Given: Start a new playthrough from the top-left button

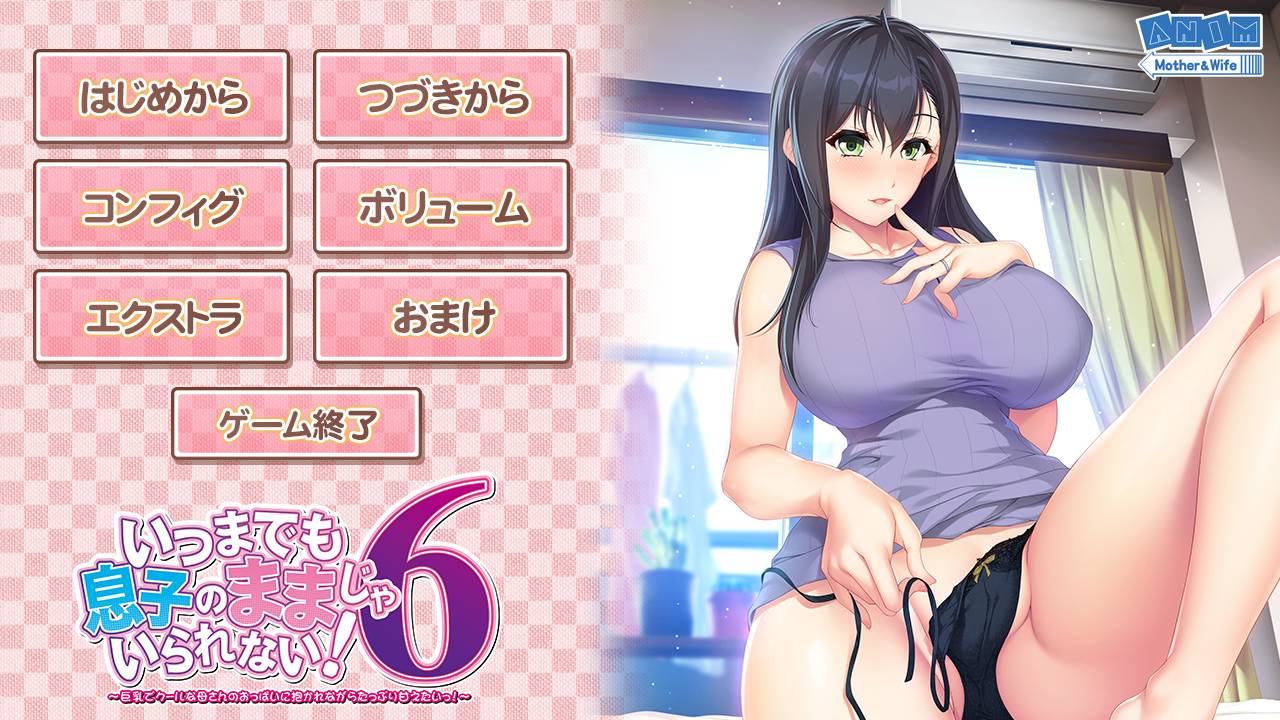Looking at the screenshot, I should tap(160, 97).
